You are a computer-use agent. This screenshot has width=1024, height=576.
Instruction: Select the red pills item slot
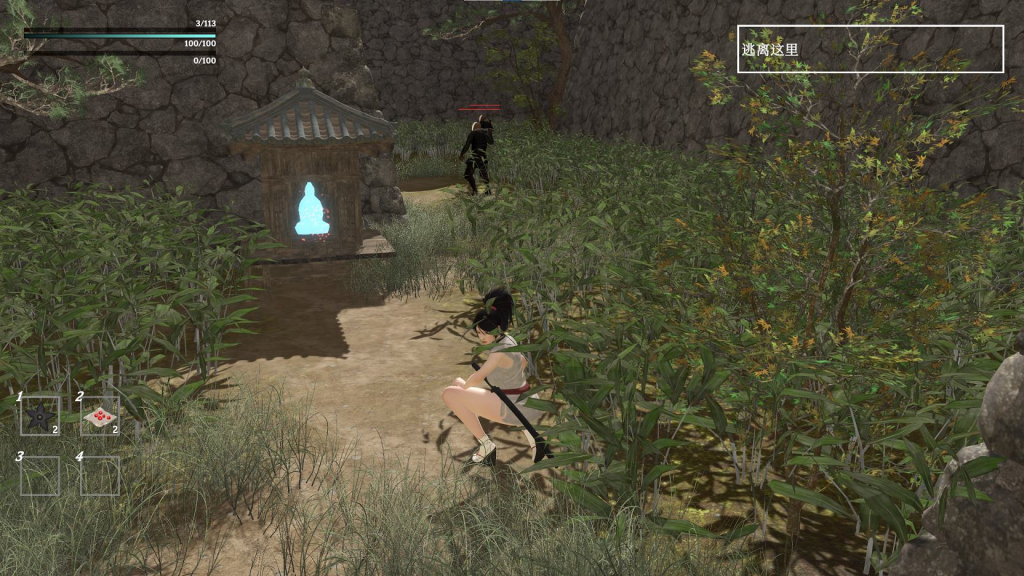tap(100, 416)
